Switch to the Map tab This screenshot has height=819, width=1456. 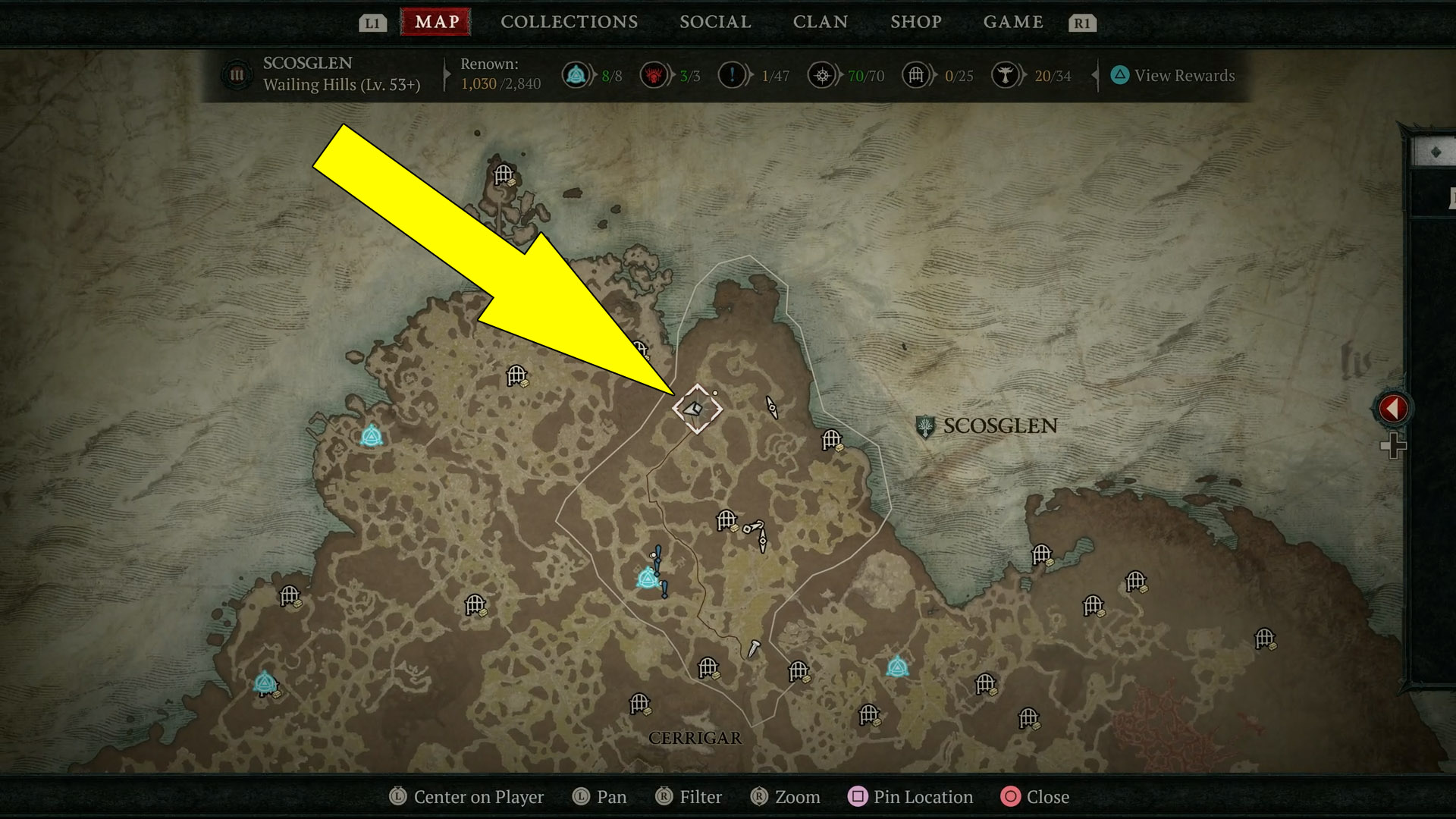pos(436,22)
